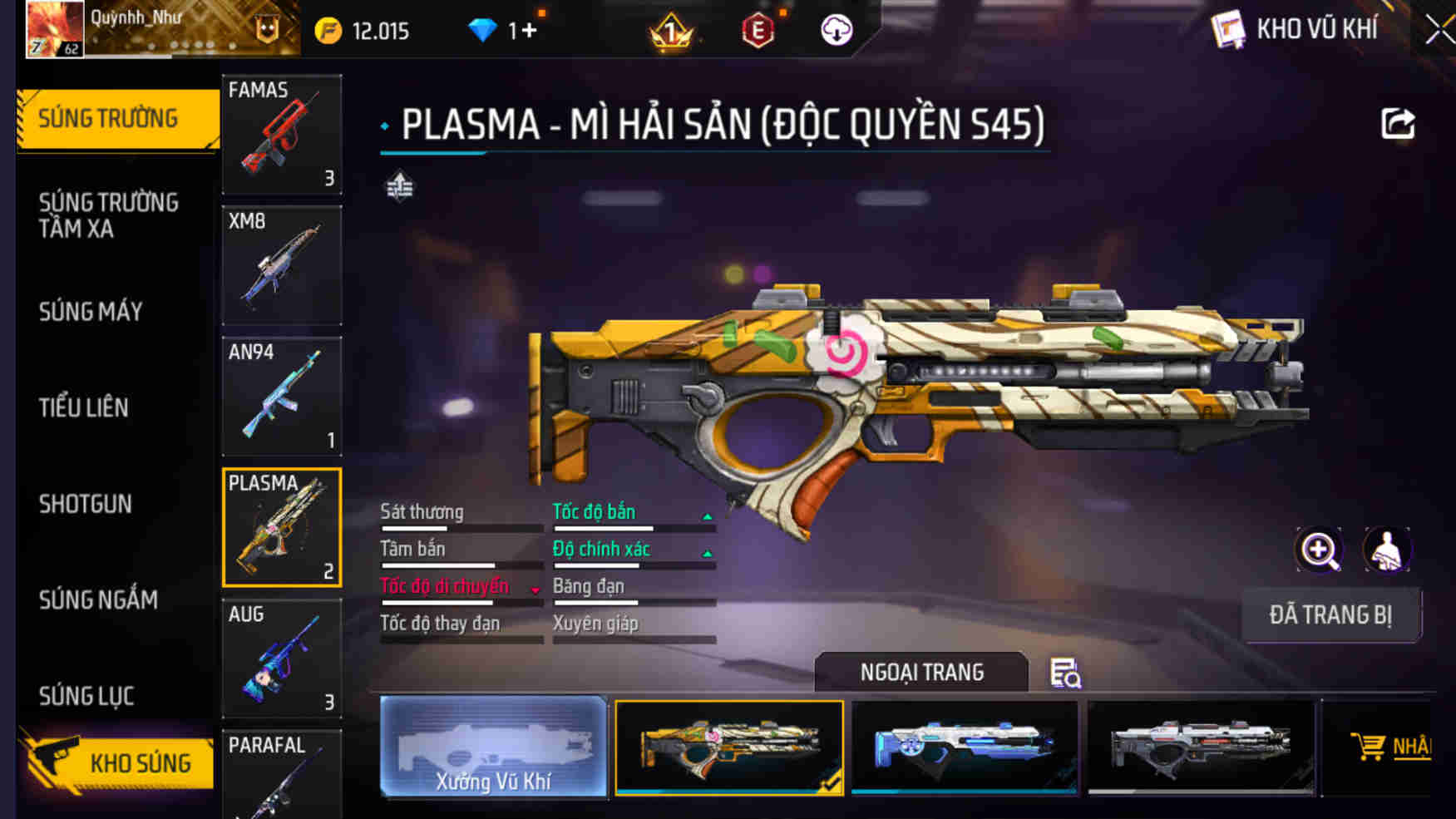
Task: Show the Súng Ngắm weapons
Action: point(98,599)
